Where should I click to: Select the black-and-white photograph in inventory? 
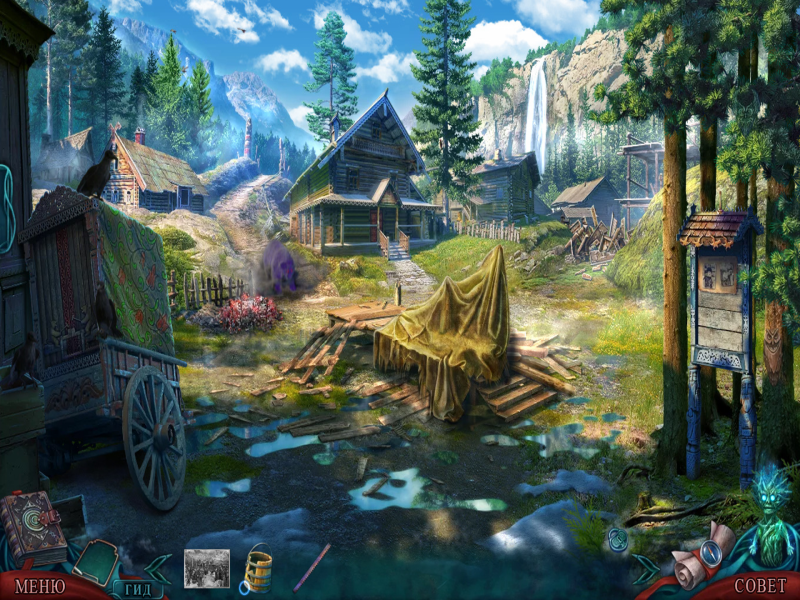[x=207, y=568]
